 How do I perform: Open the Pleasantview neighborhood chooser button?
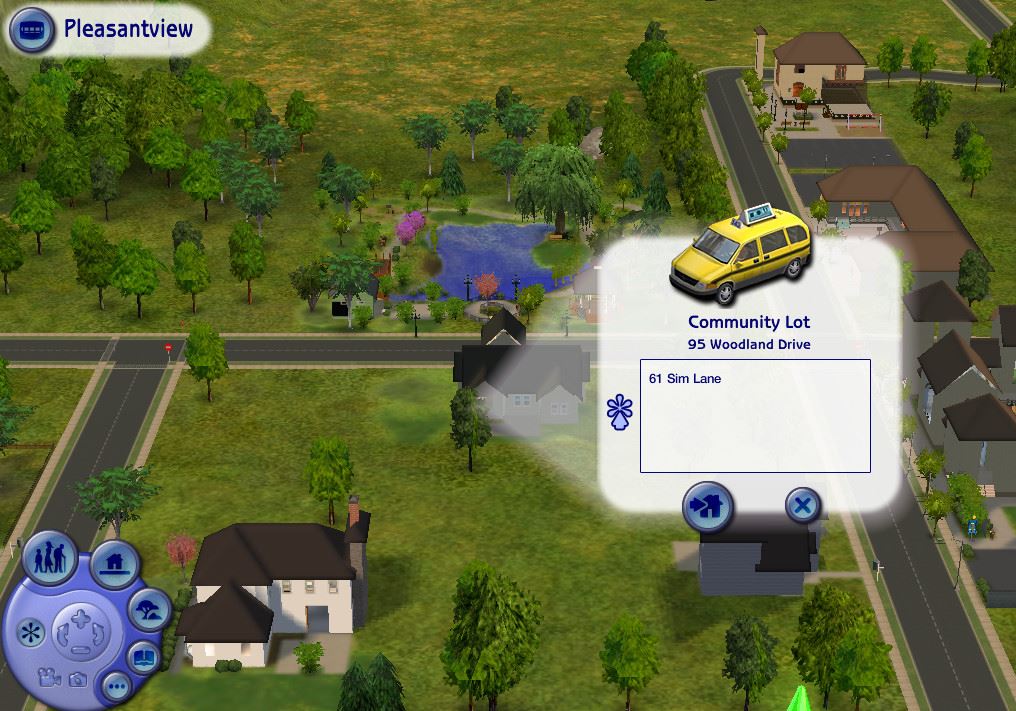point(32,30)
